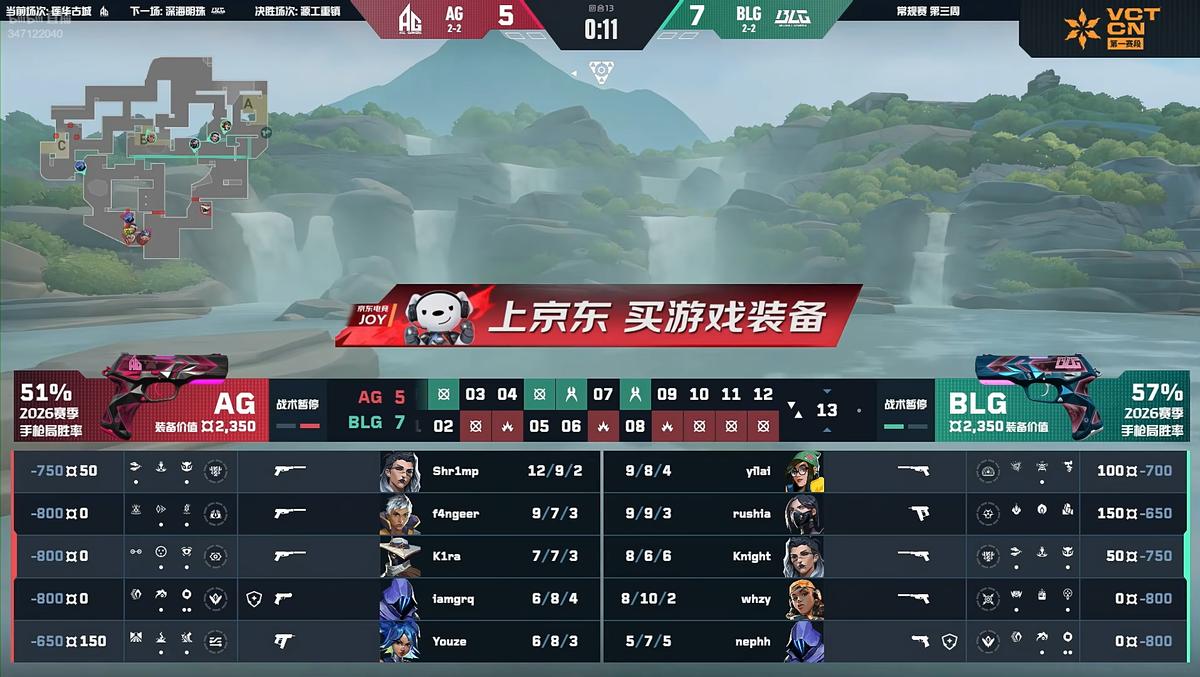Viewport: 1200px width, 677px height.
Task: Click the shield icon next to iamgrq's pistol
Action: 253,599
